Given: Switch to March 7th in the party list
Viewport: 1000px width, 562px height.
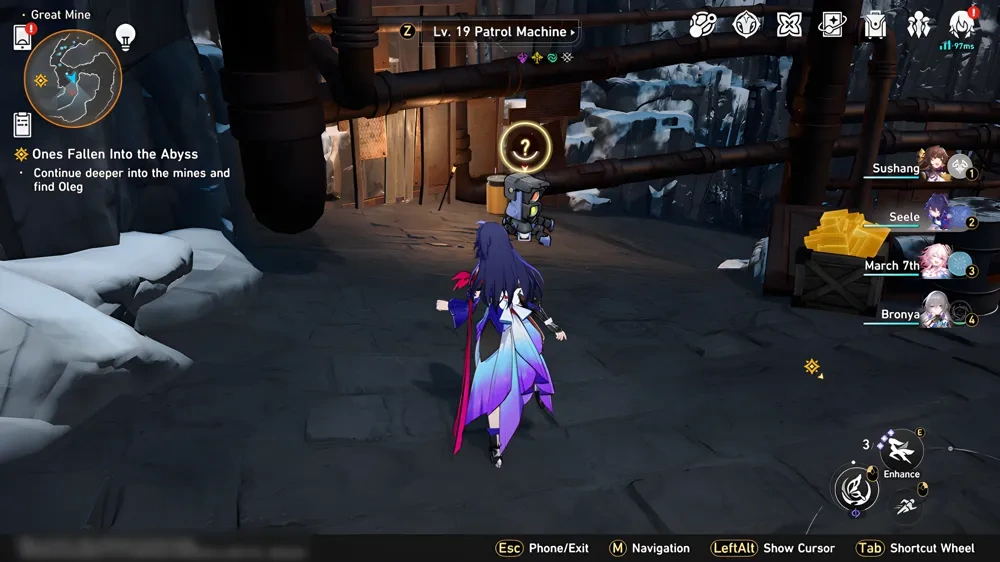Looking at the screenshot, I should (935, 264).
